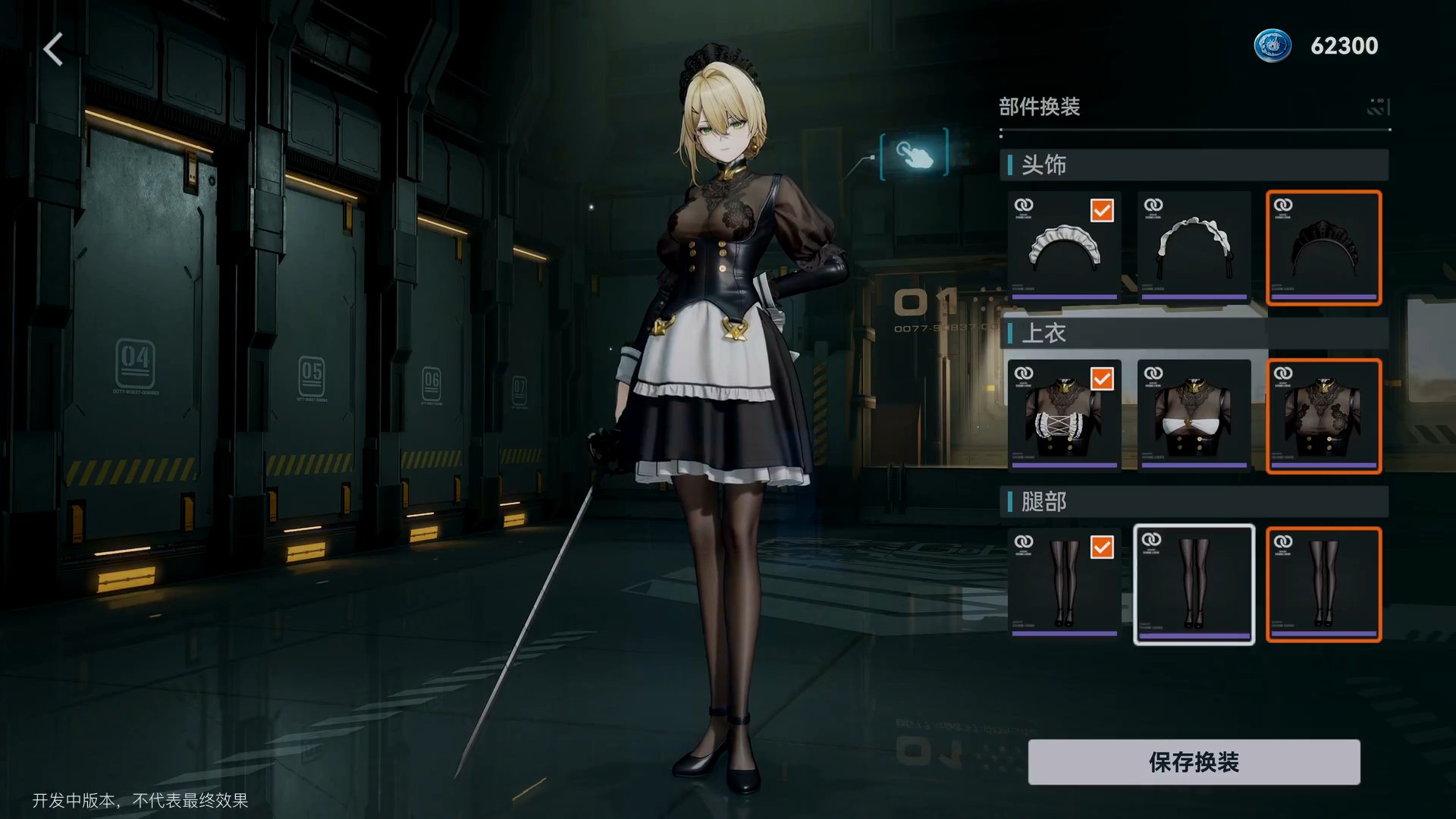This screenshot has height=819, width=1456.
Task: Choose the white-outlined stockings option
Action: tap(1194, 584)
